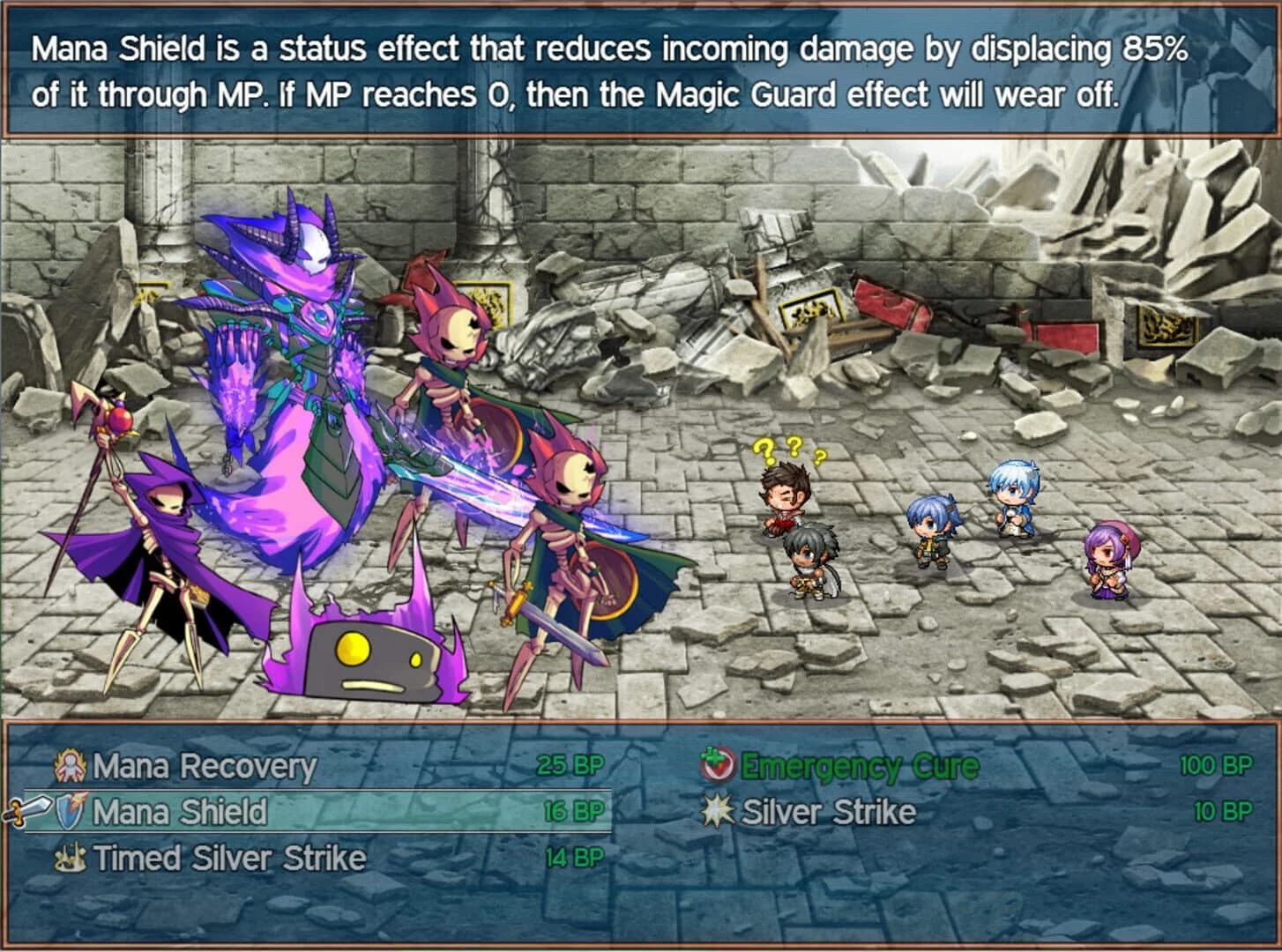The image size is (1282, 952).
Task: Select the blue-haired healer party member
Action: [1012, 494]
